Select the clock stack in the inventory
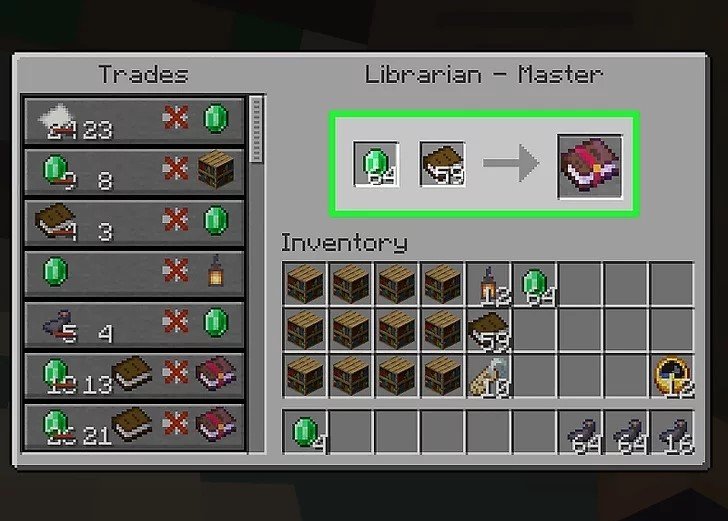Viewport: 728px width, 521px height. tap(672, 375)
